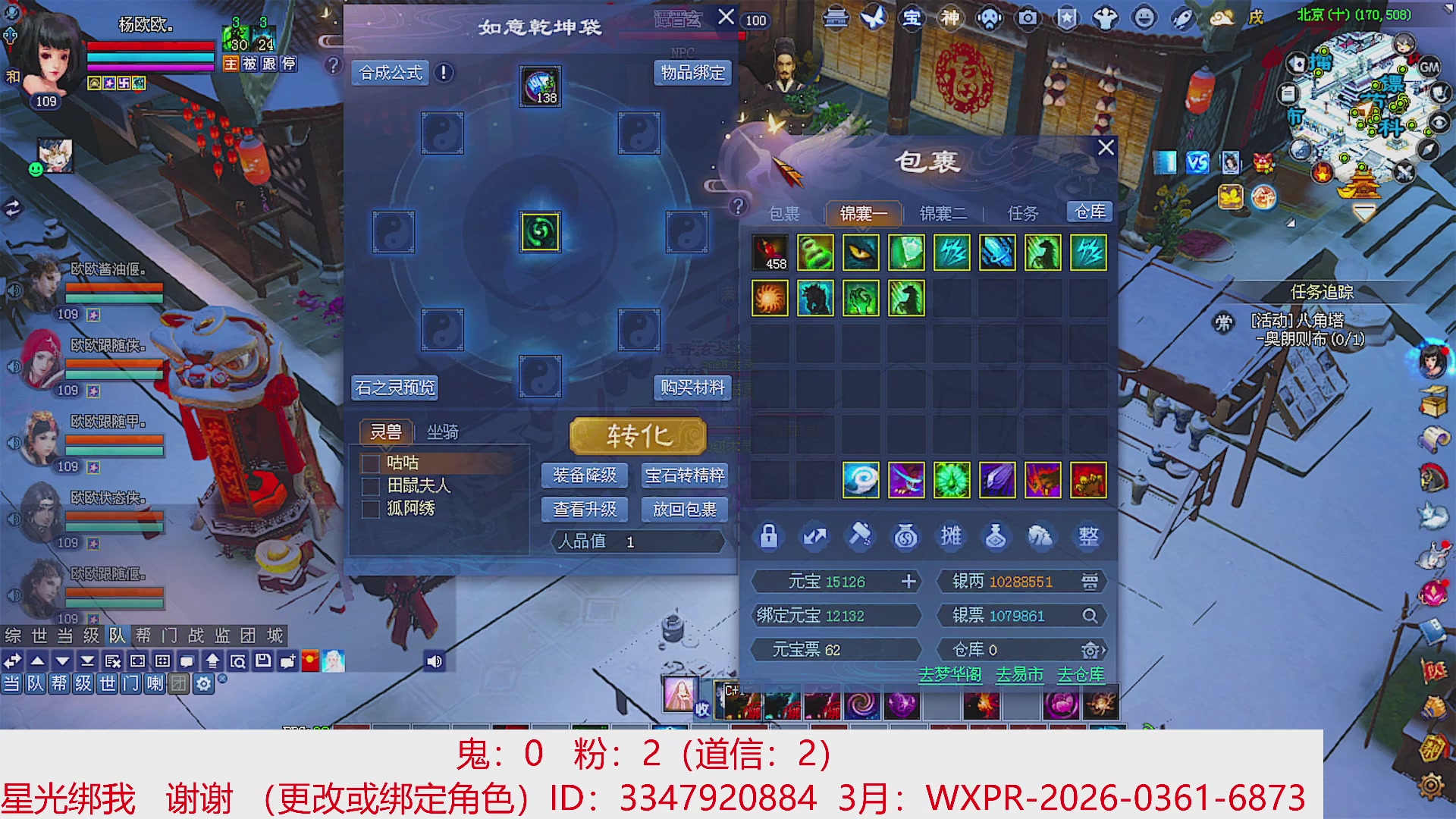Open the 摊 stall icon in the bag panel
Image resolution: width=1456 pixels, height=819 pixels.
pyautogui.click(x=952, y=535)
